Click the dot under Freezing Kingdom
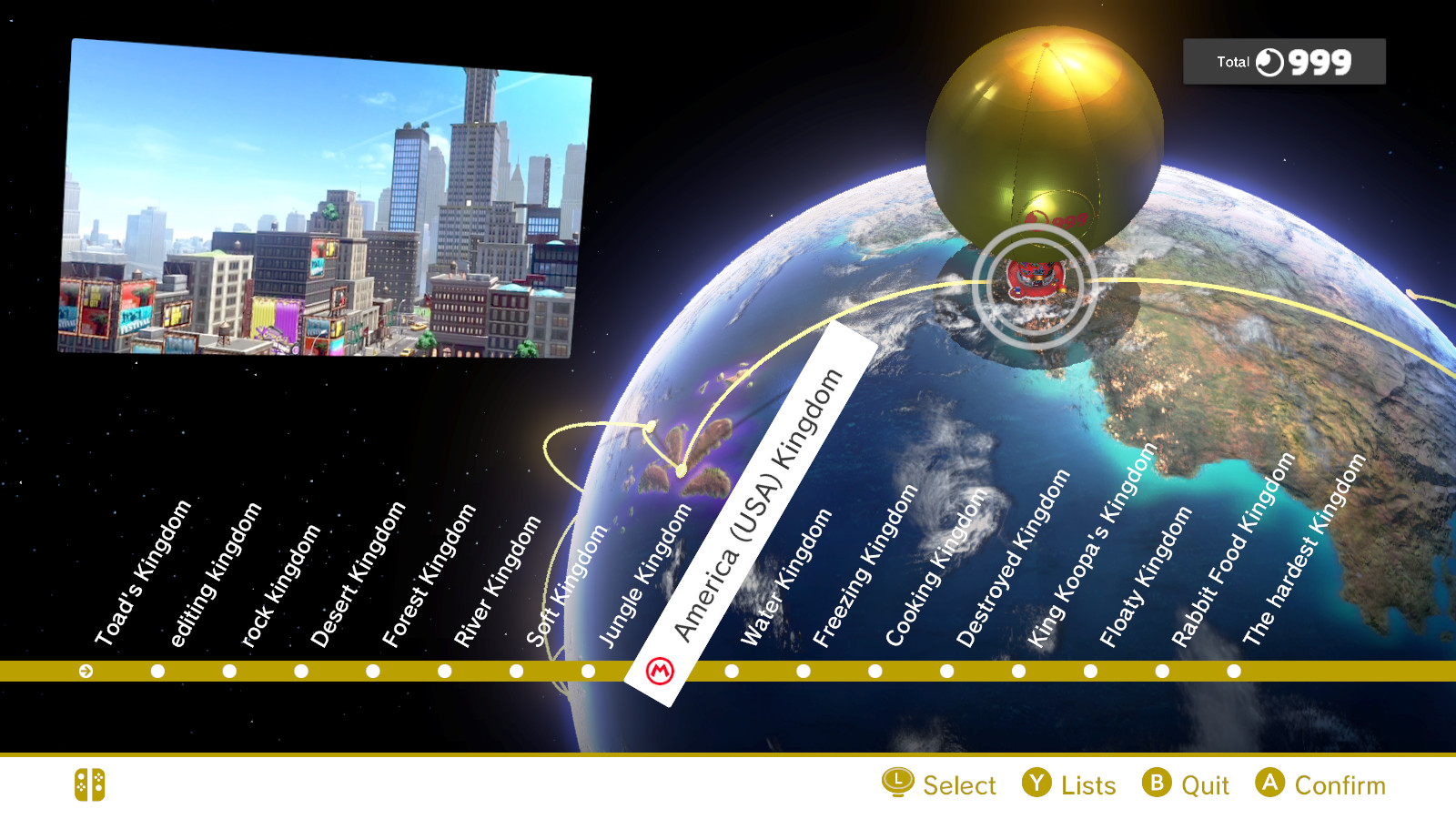 tap(803, 672)
